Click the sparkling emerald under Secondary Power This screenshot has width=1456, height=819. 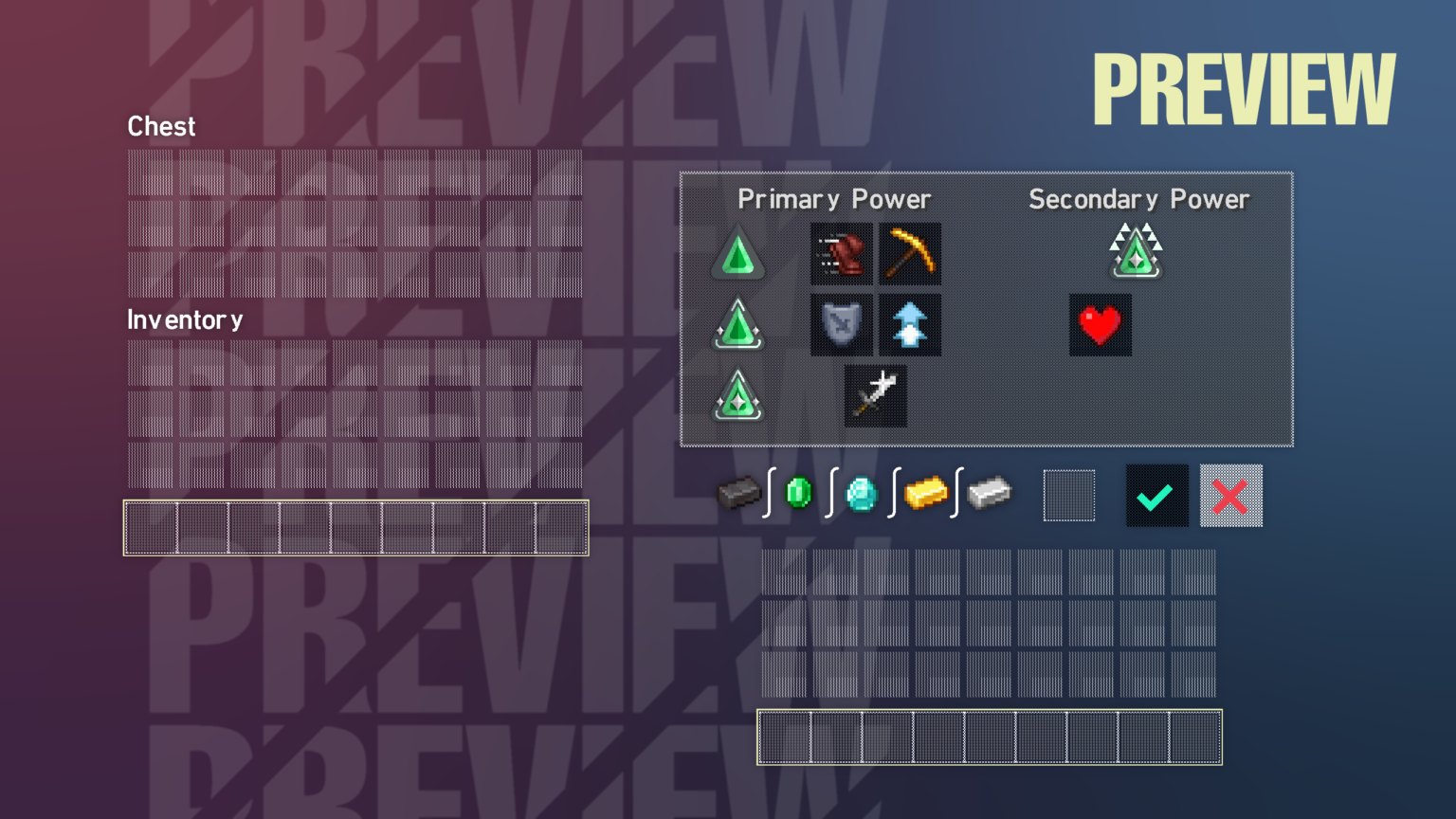click(x=1135, y=249)
